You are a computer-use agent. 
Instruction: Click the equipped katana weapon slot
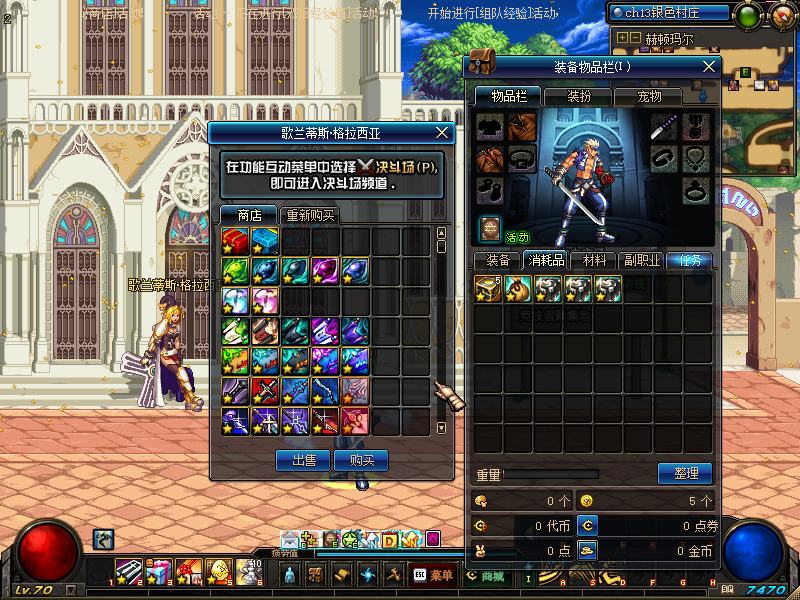664,127
